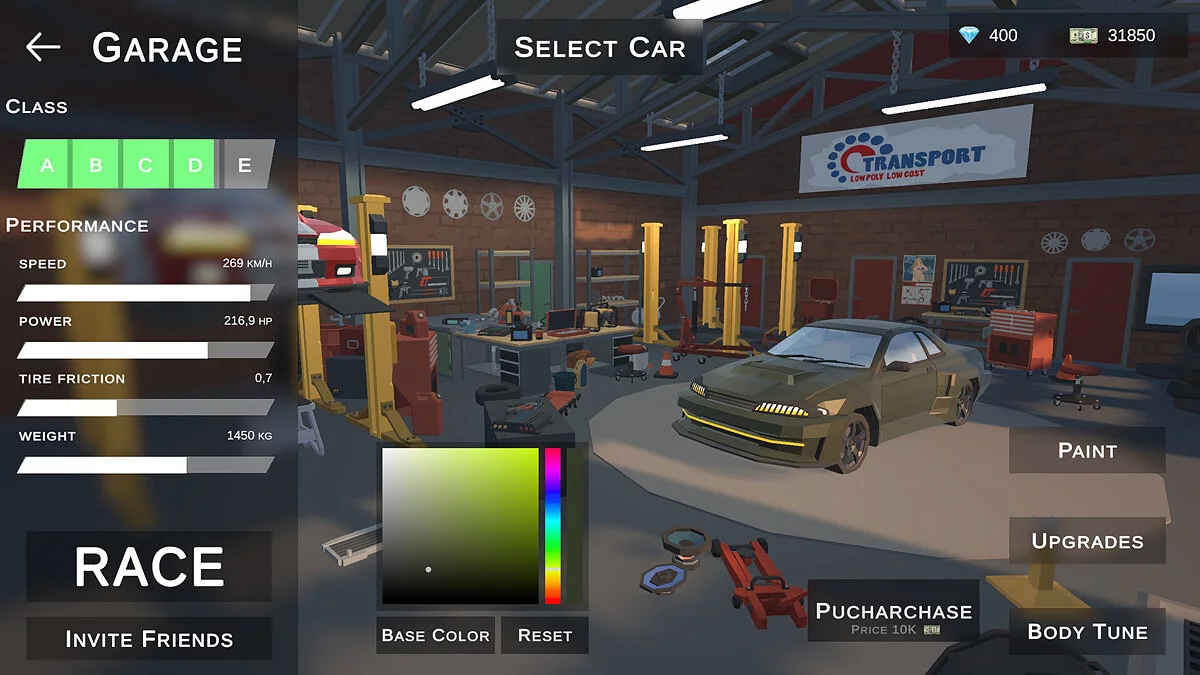Open the Select Car menu
This screenshot has width=1200, height=675.
click(x=599, y=47)
